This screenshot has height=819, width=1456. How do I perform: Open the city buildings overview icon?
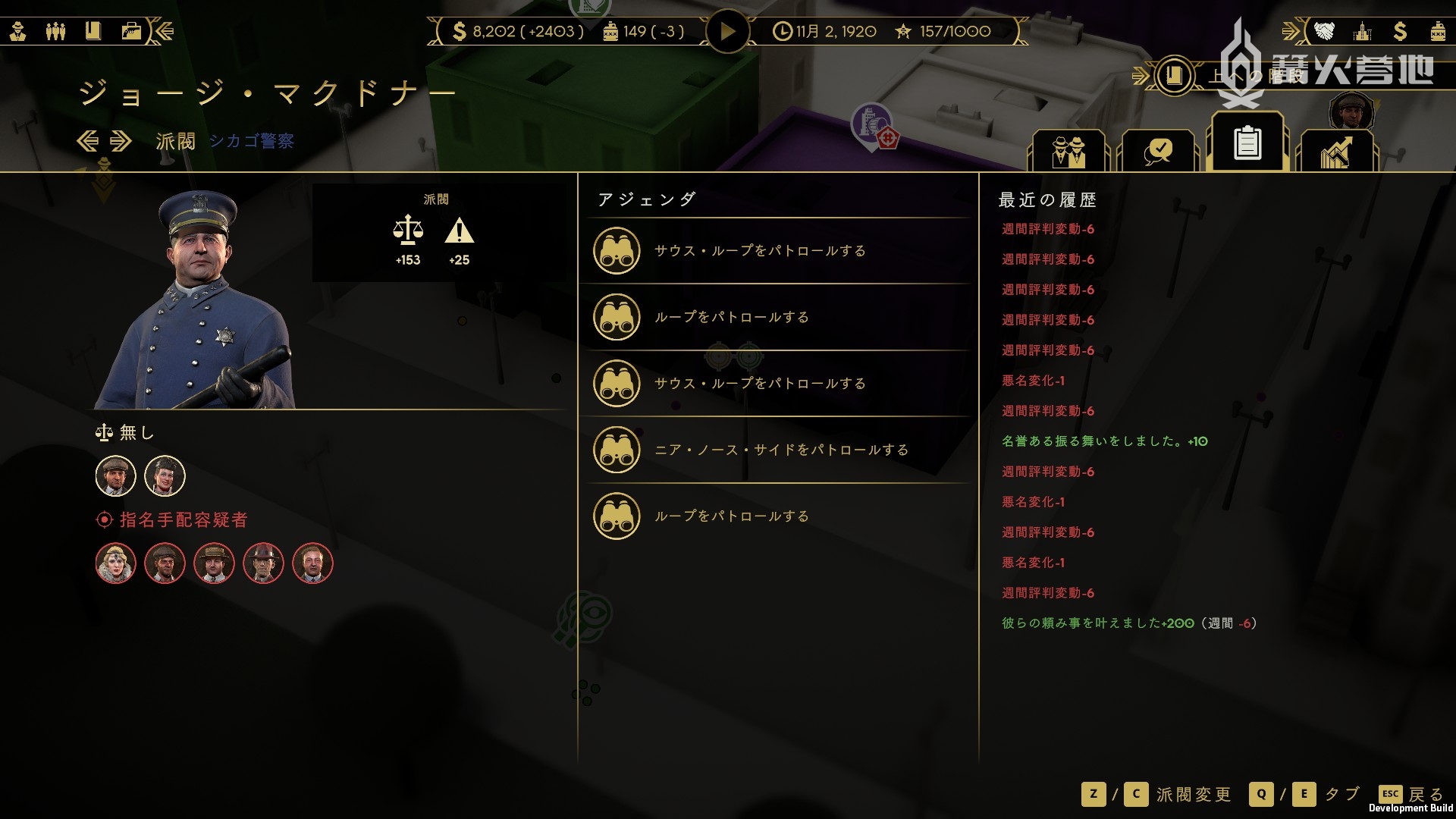[1363, 31]
